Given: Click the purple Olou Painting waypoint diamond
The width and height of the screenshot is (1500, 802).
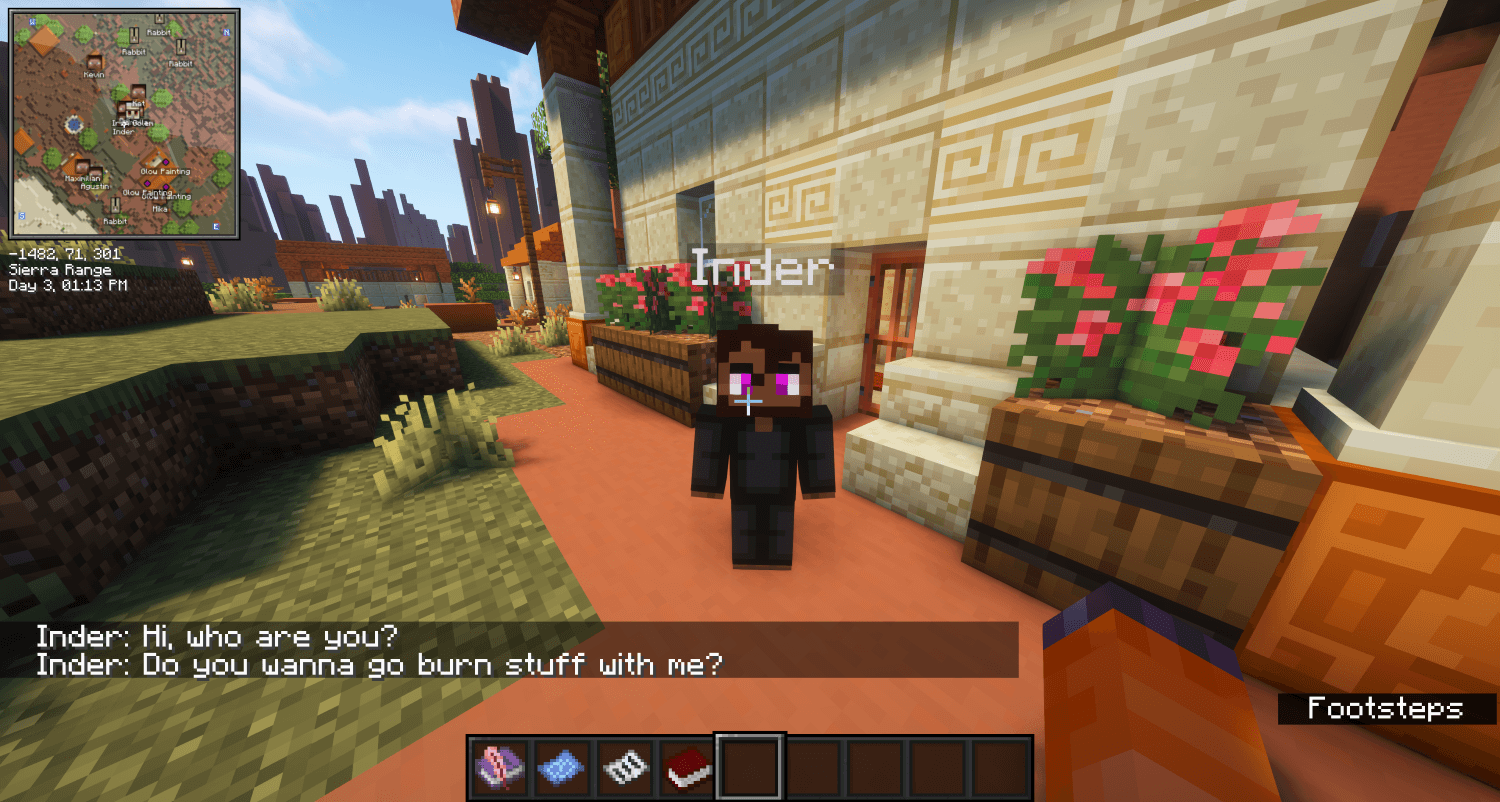Looking at the screenshot, I should click(x=165, y=163).
